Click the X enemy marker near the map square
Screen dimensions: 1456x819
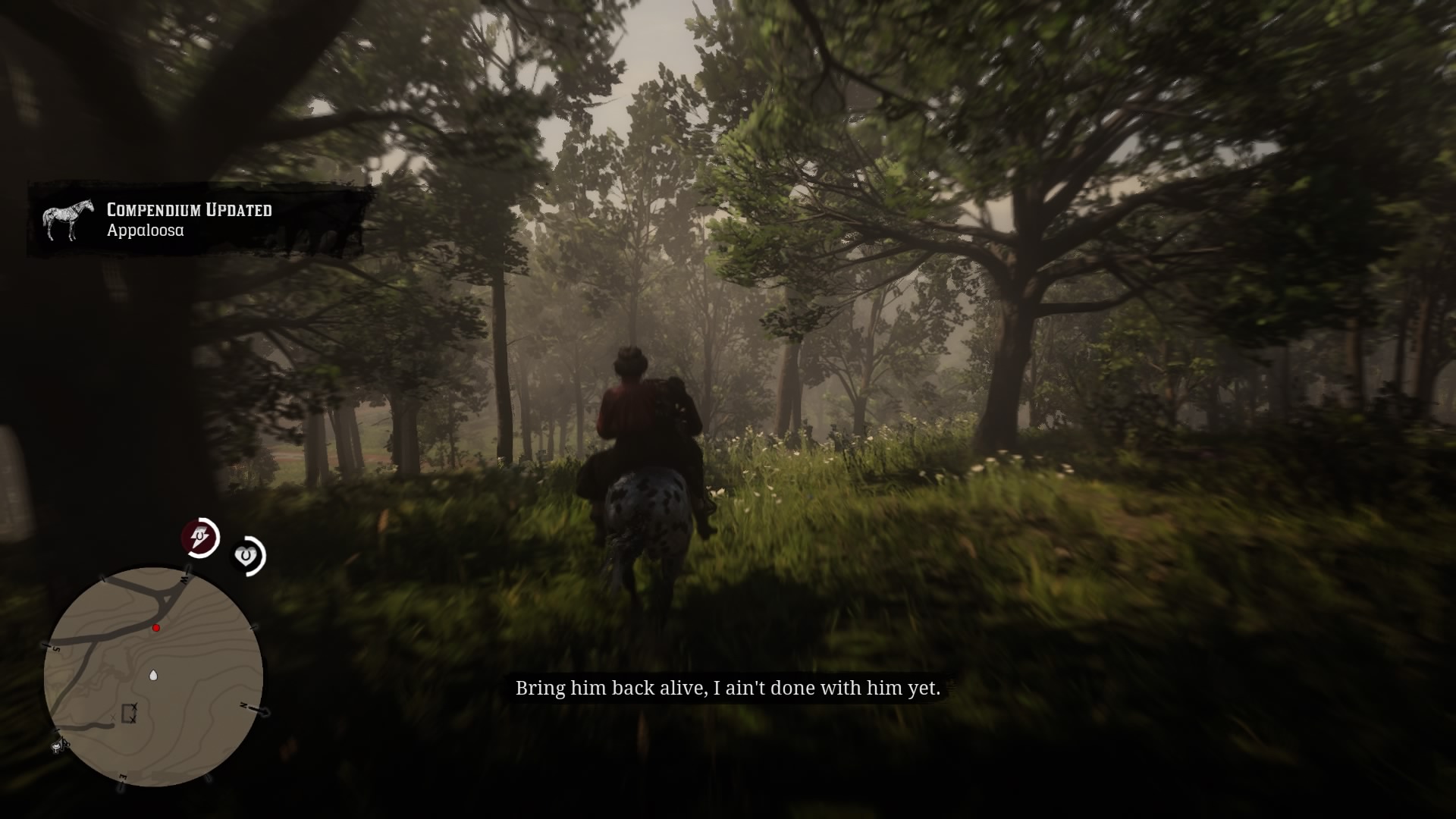(x=134, y=705)
